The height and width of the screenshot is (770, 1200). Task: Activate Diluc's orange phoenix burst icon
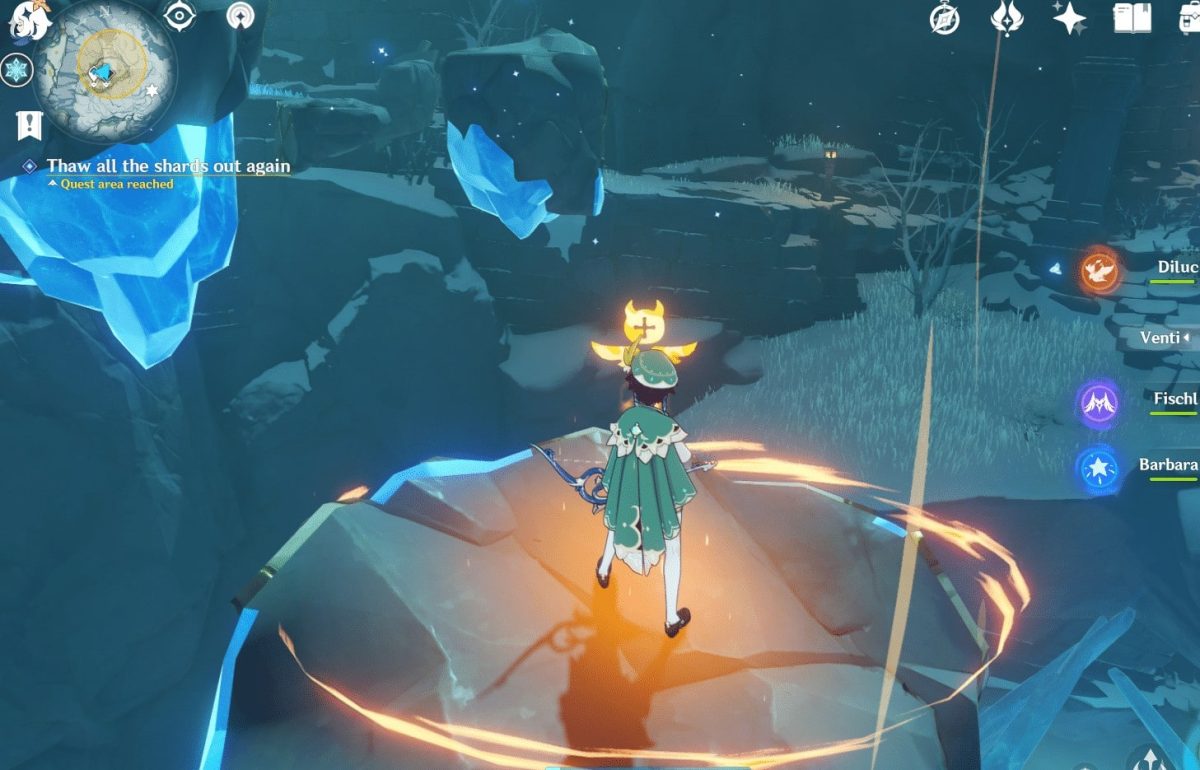point(1101,272)
